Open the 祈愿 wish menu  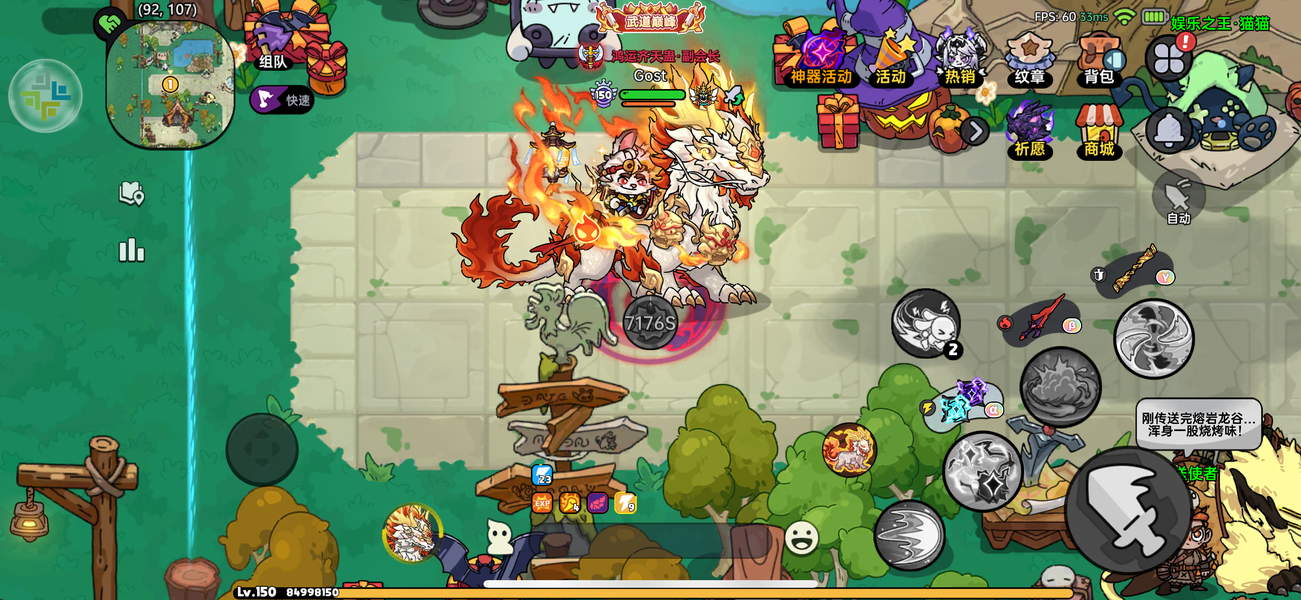tap(1029, 128)
